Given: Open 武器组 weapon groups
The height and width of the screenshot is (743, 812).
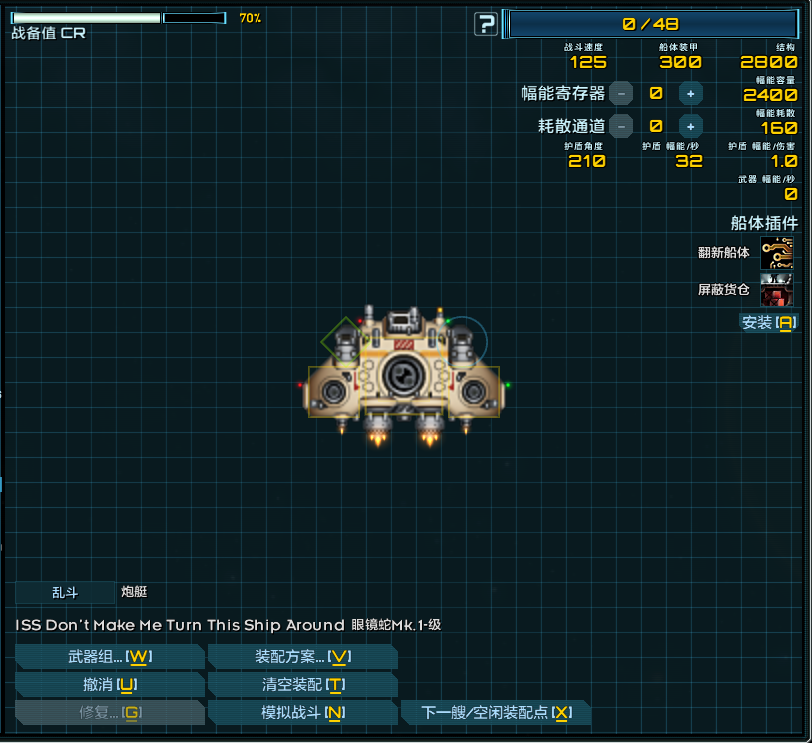Looking at the screenshot, I should point(110,656).
